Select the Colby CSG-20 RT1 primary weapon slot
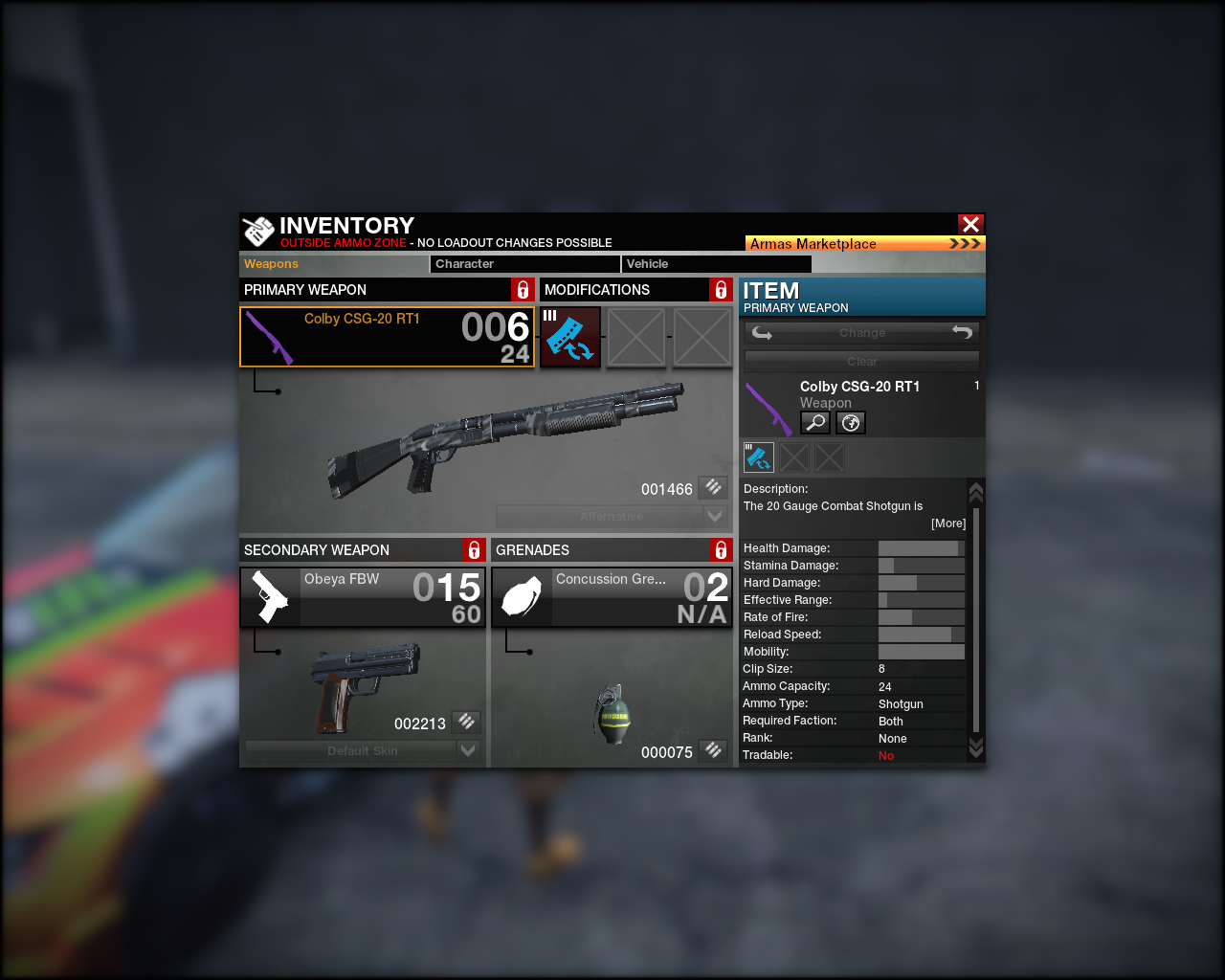Image resolution: width=1225 pixels, height=980 pixels. point(387,337)
